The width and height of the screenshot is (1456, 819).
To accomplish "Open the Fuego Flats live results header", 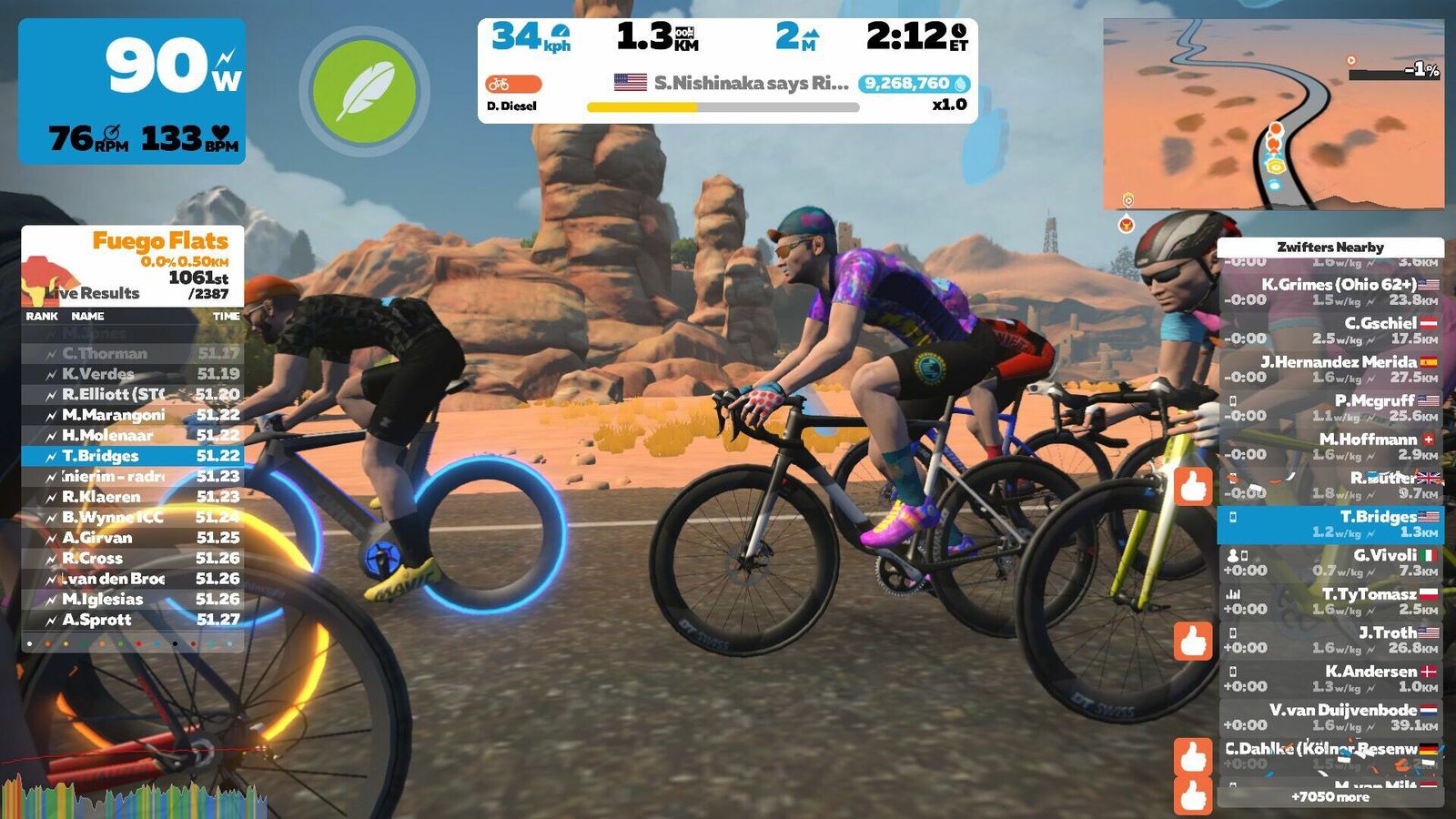I will click(133, 266).
